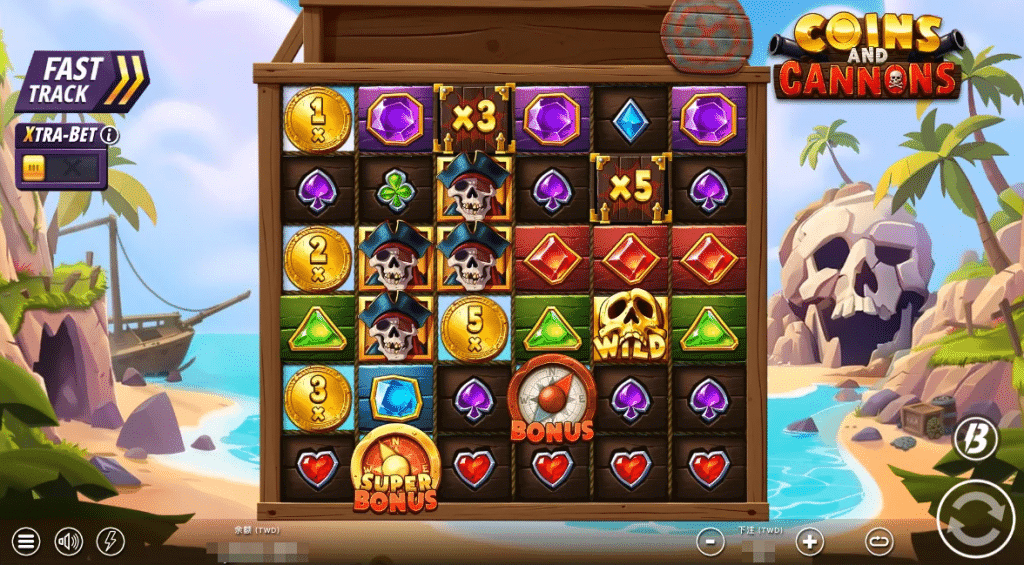
Task: Open the Fast Track feature
Action: [78, 82]
